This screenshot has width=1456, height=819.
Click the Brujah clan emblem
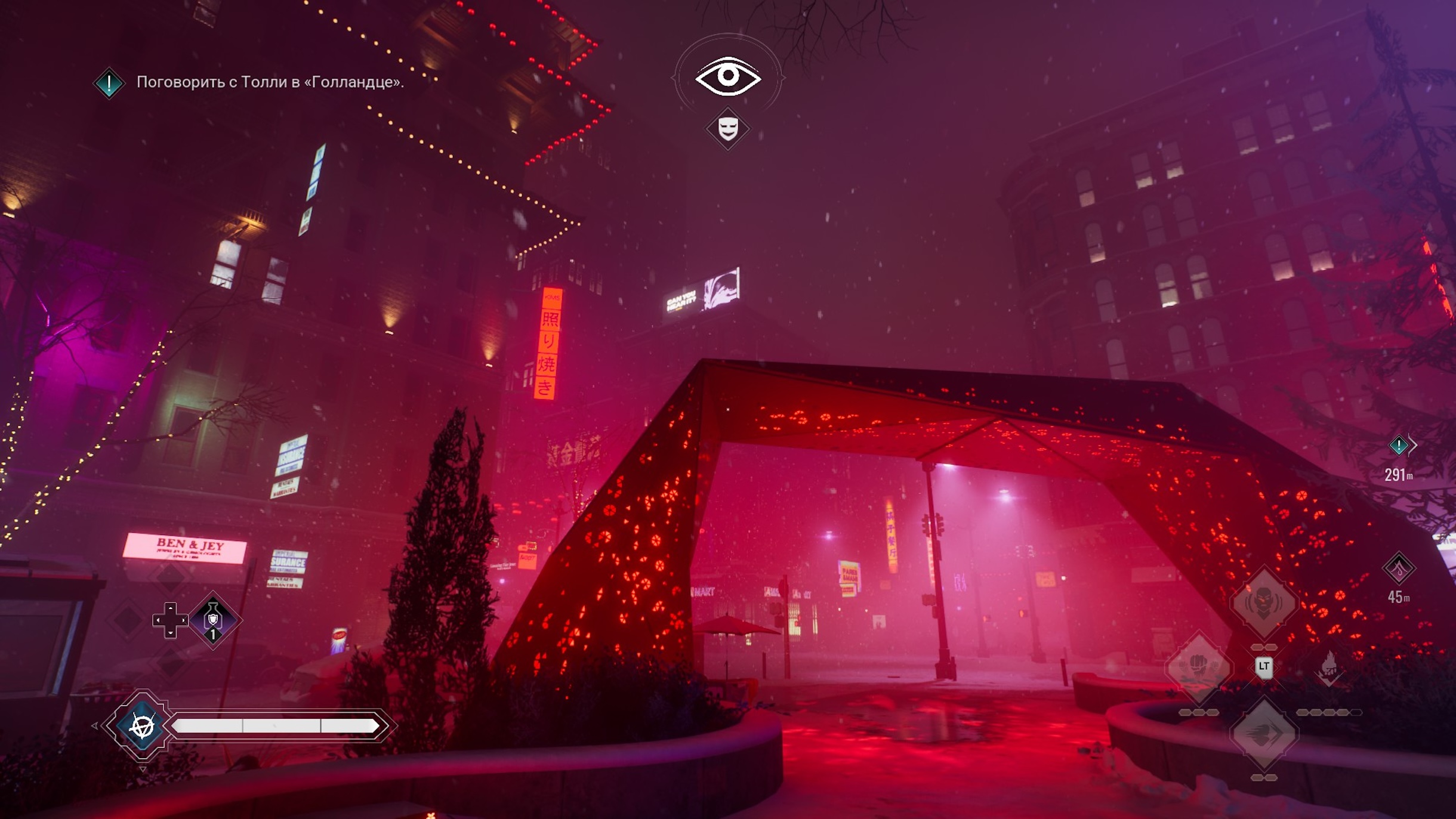point(142,726)
